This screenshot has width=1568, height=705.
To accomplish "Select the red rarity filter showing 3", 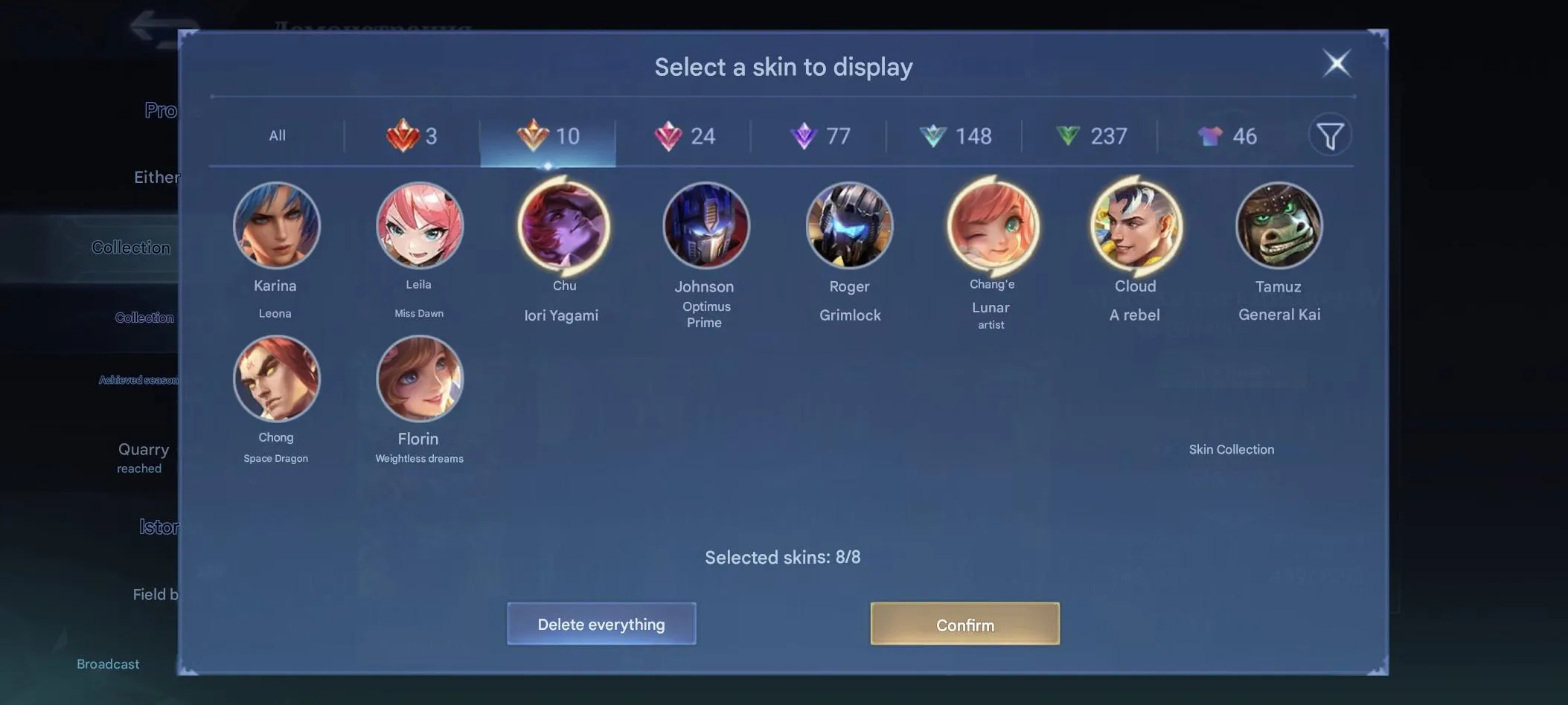I will click(x=414, y=136).
